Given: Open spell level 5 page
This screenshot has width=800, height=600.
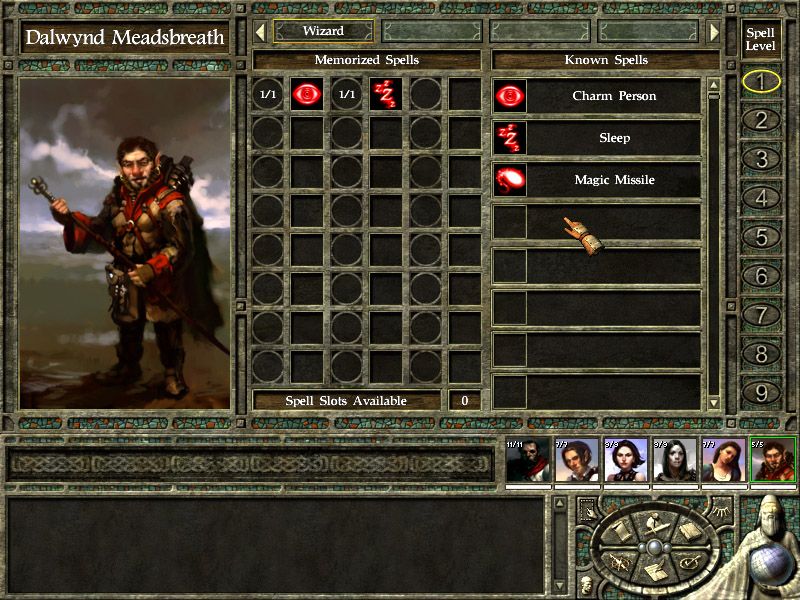Looking at the screenshot, I should (x=761, y=238).
